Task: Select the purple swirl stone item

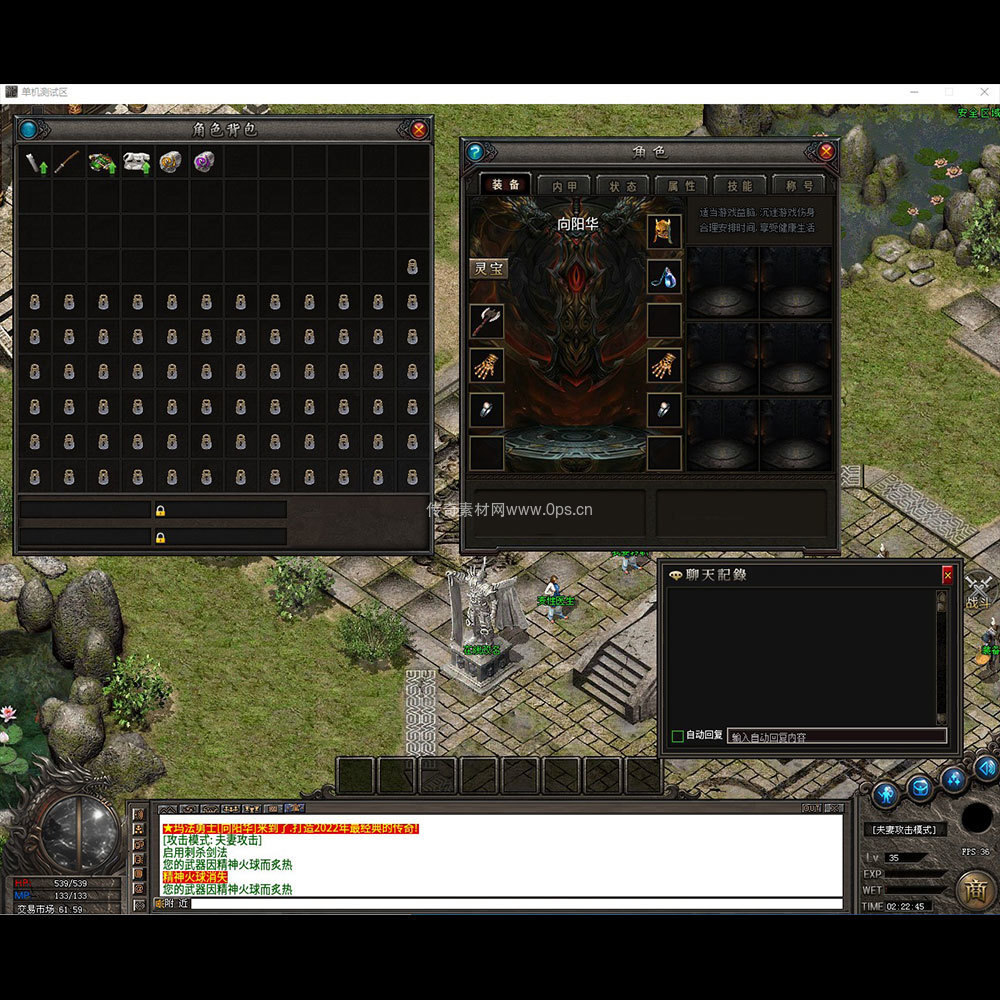Action: pyautogui.click(x=204, y=162)
